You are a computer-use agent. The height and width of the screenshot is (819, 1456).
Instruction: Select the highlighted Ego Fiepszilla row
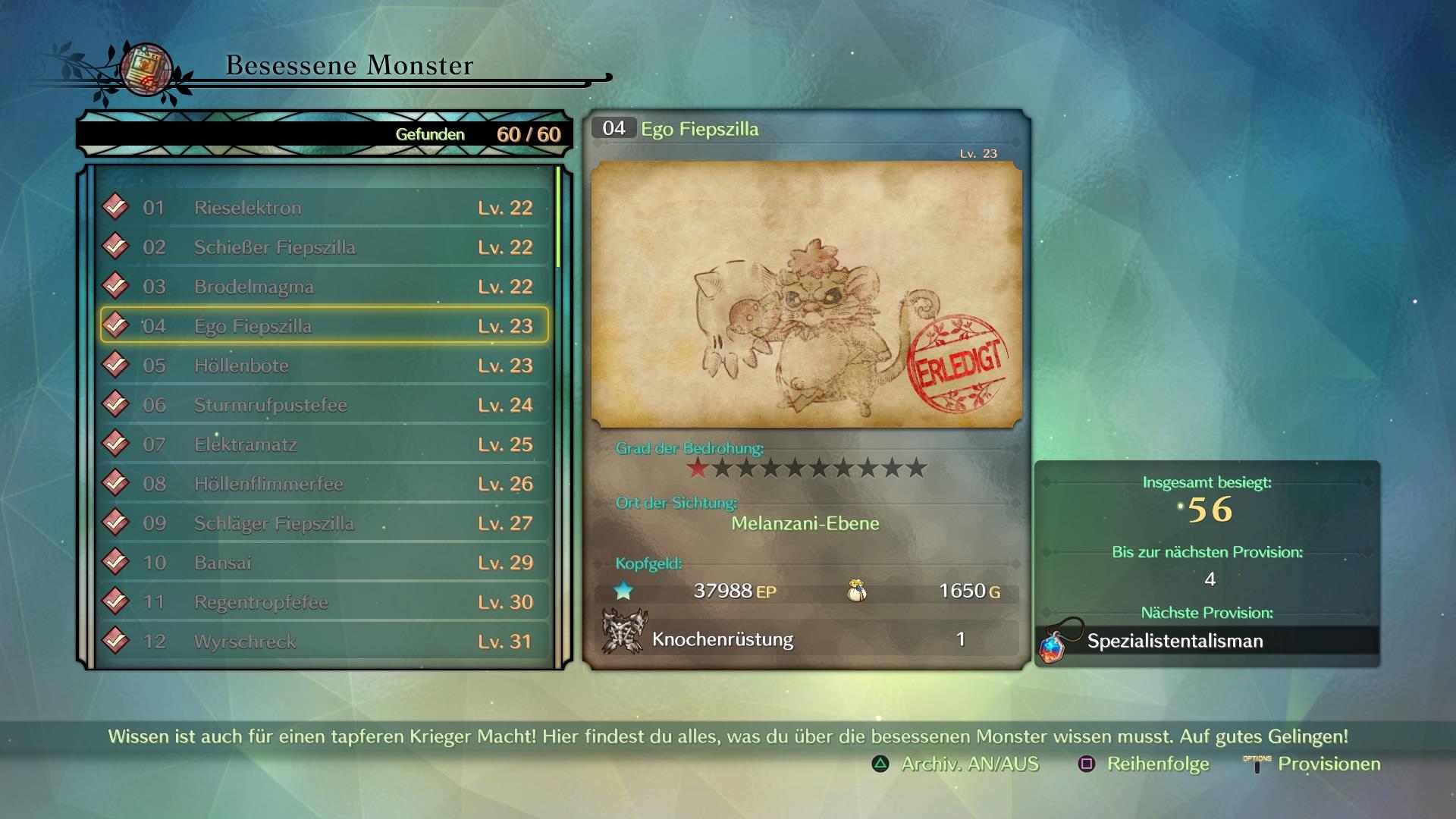[x=324, y=326]
